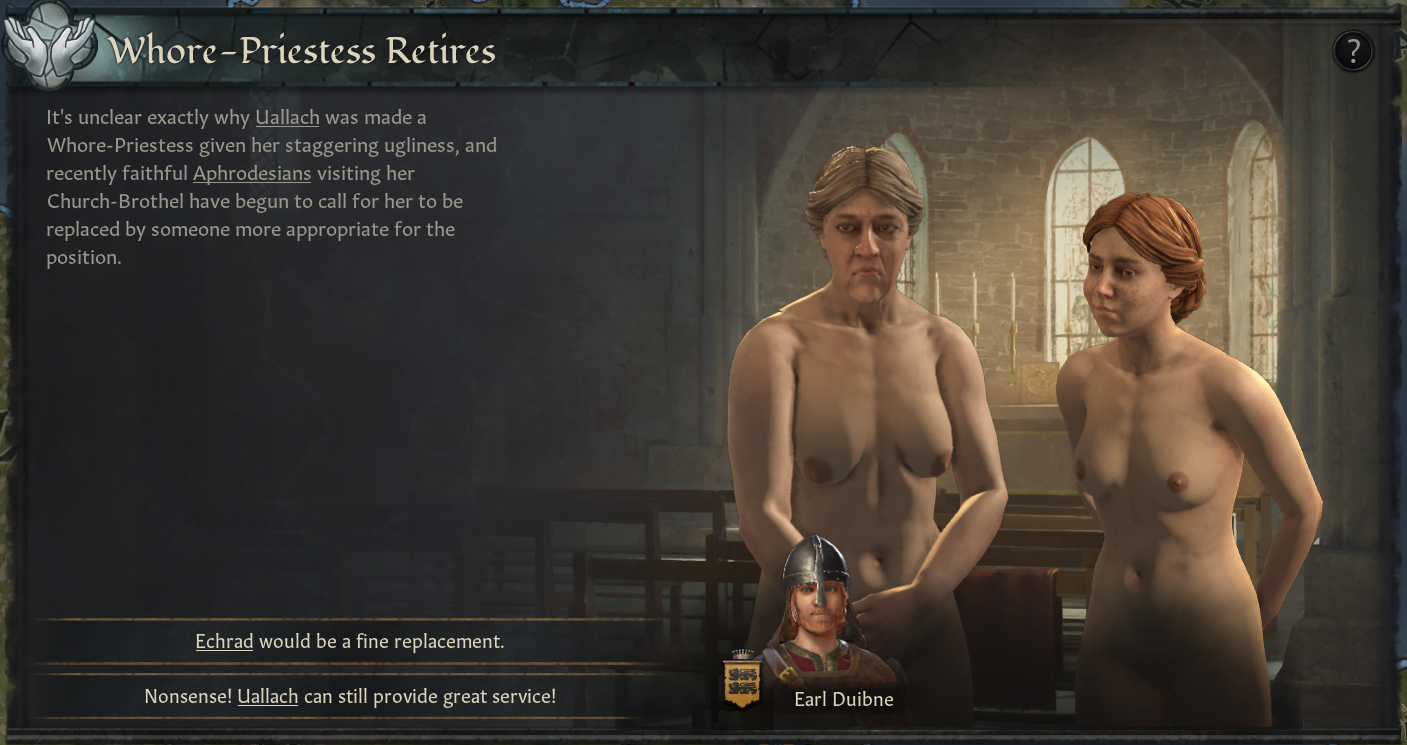Image resolution: width=1407 pixels, height=745 pixels.
Task: Select "Nonsense! Uallach can still provide great service!"
Action: (x=350, y=696)
